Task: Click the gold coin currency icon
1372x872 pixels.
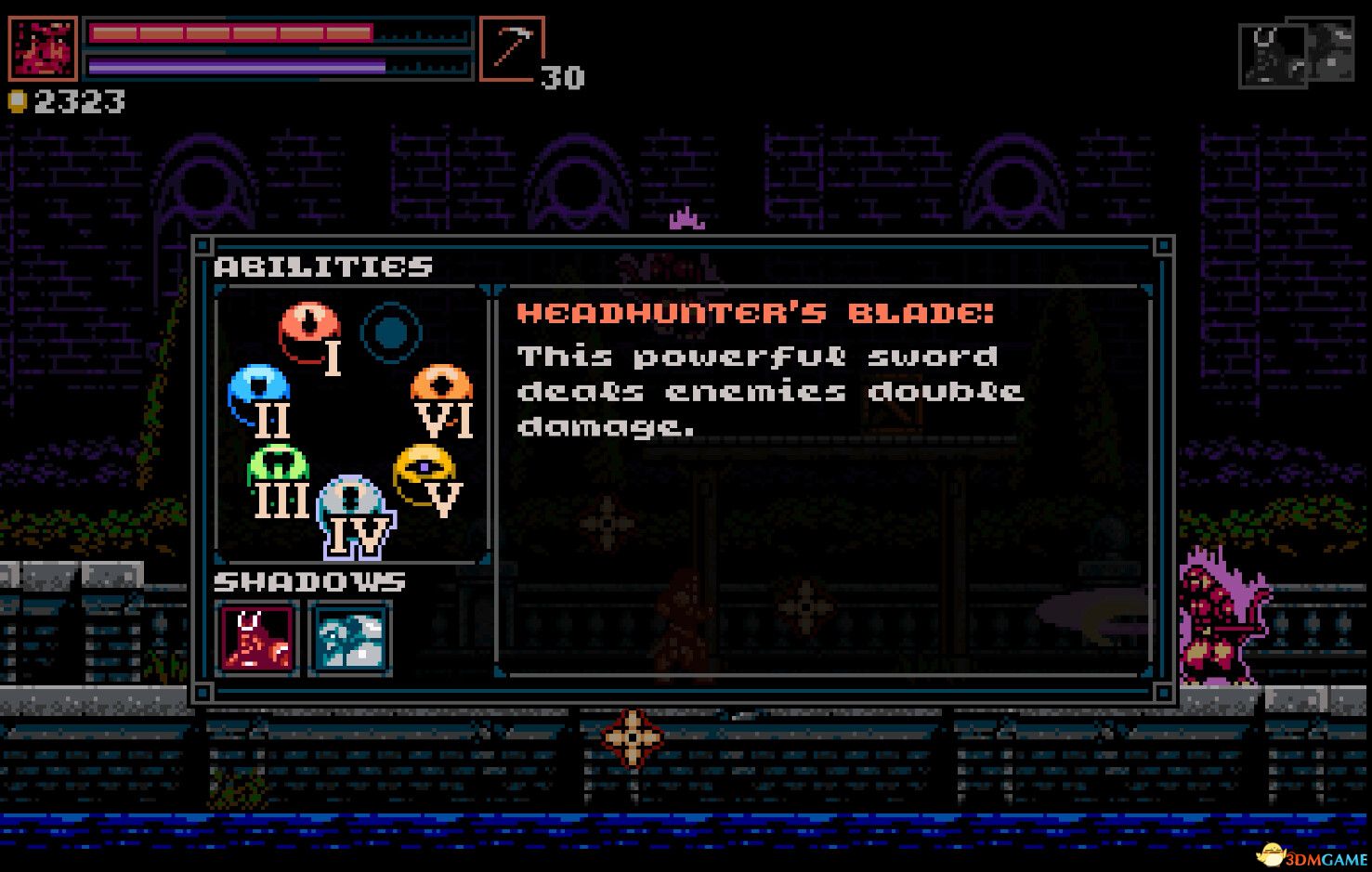Action: click(20, 101)
